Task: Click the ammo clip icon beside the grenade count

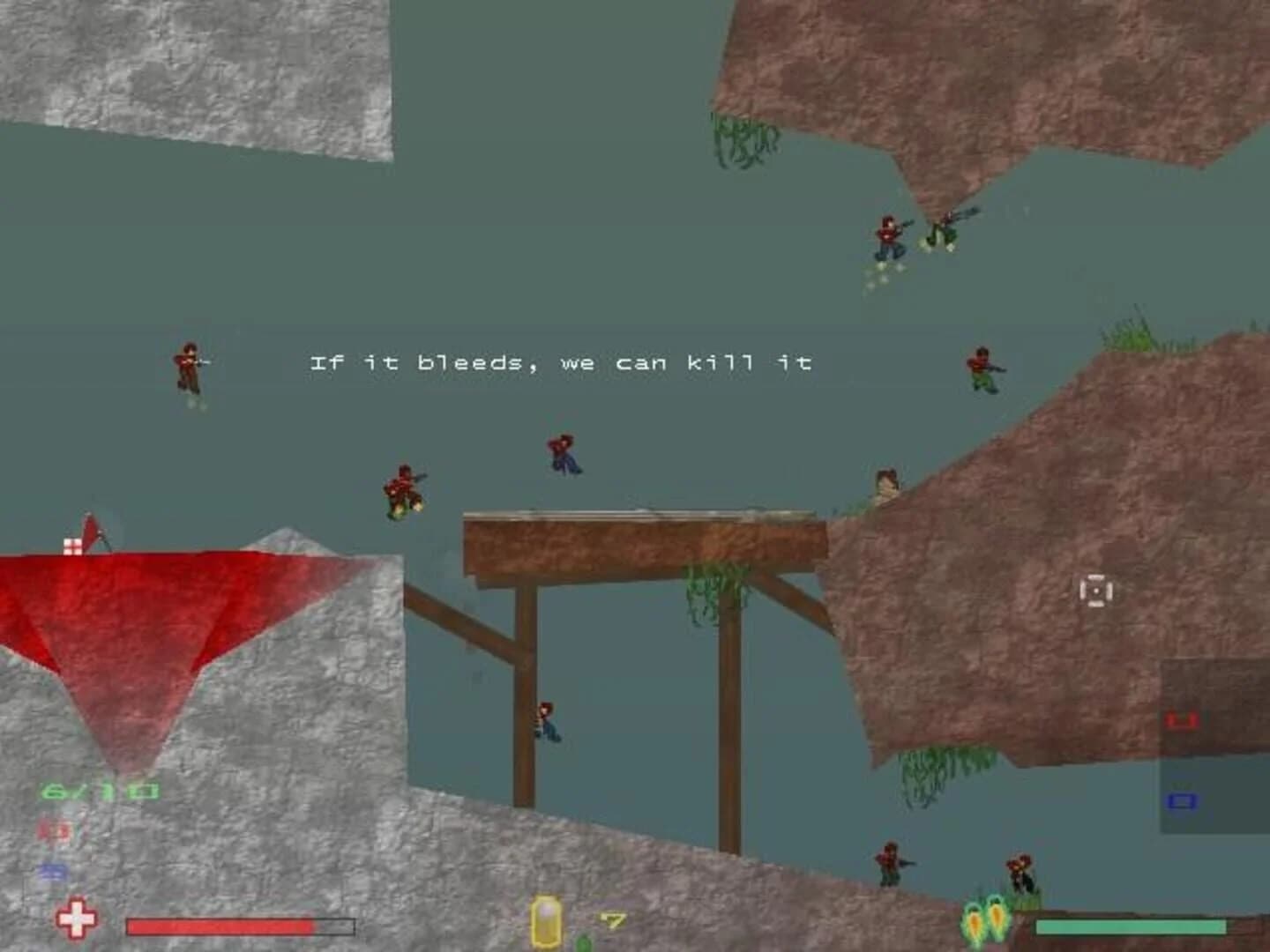Action: [x=547, y=923]
